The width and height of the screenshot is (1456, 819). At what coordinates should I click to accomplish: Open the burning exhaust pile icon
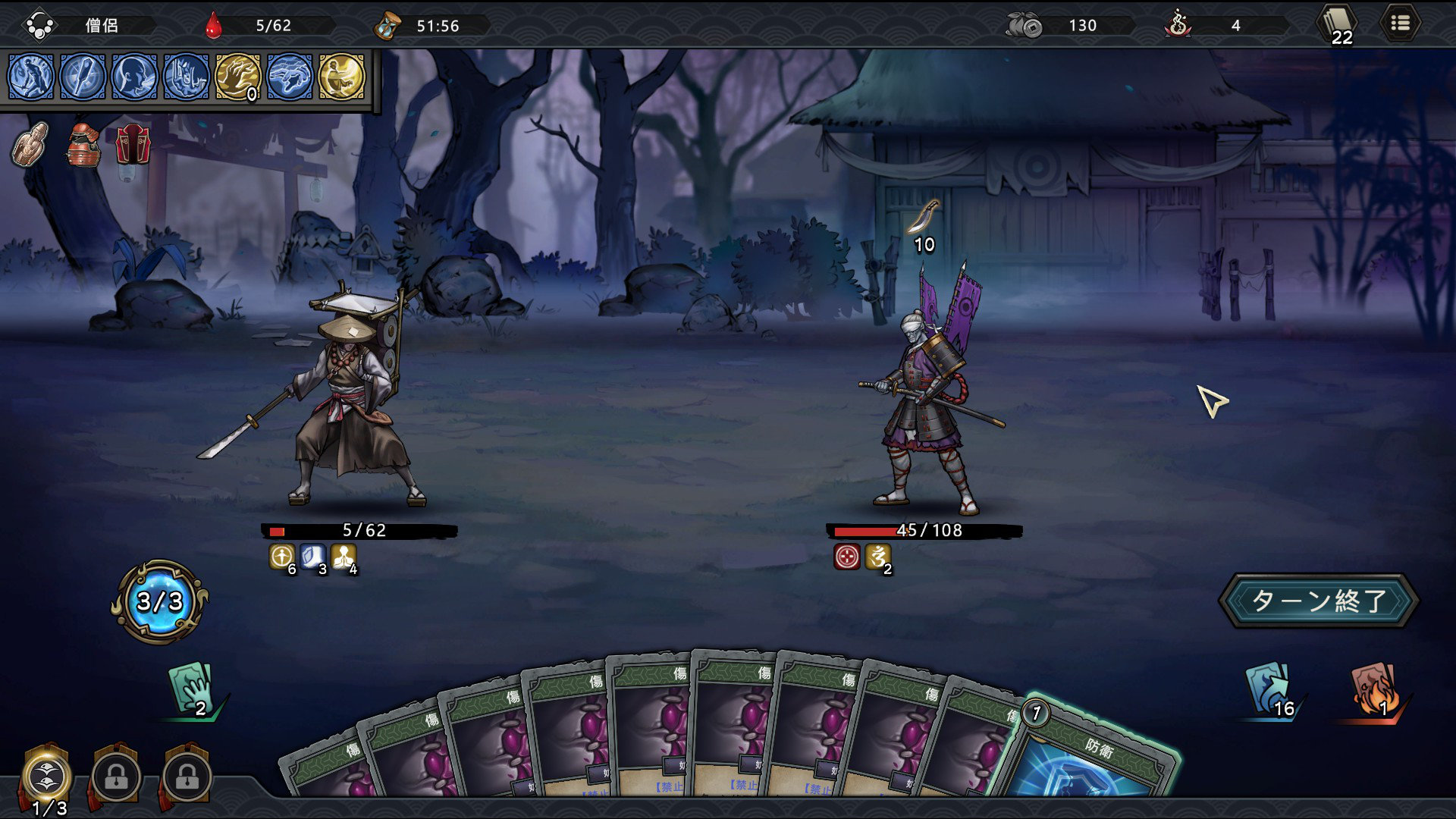point(1374,689)
